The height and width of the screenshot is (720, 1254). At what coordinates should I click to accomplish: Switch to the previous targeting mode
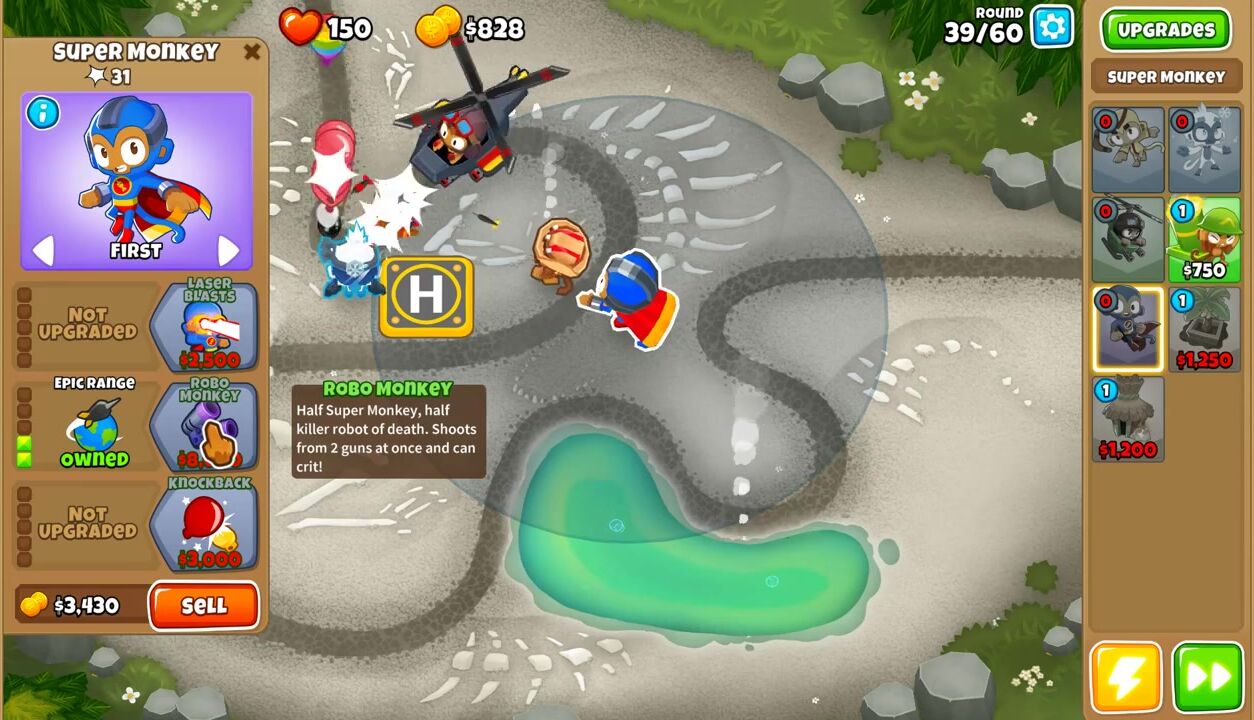42,250
